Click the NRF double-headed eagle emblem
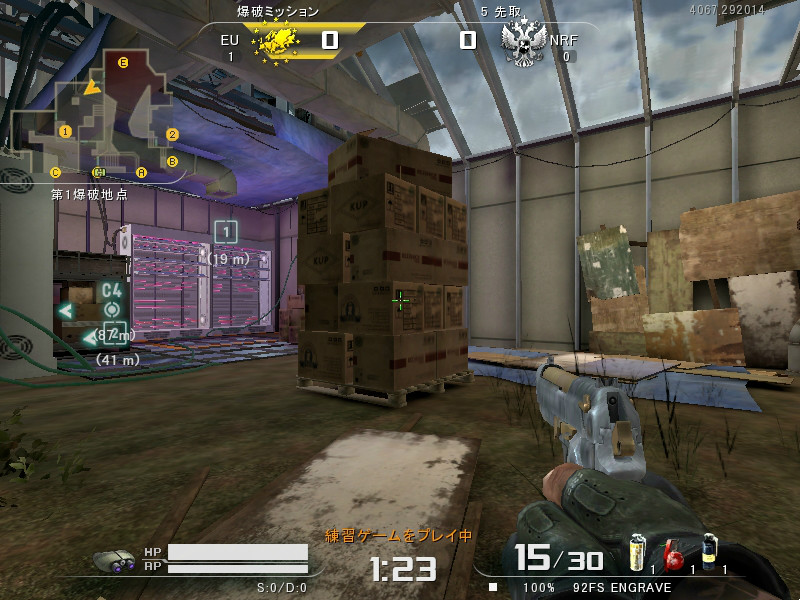The width and height of the screenshot is (800, 600). pyautogui.click(x=521, y=43)
